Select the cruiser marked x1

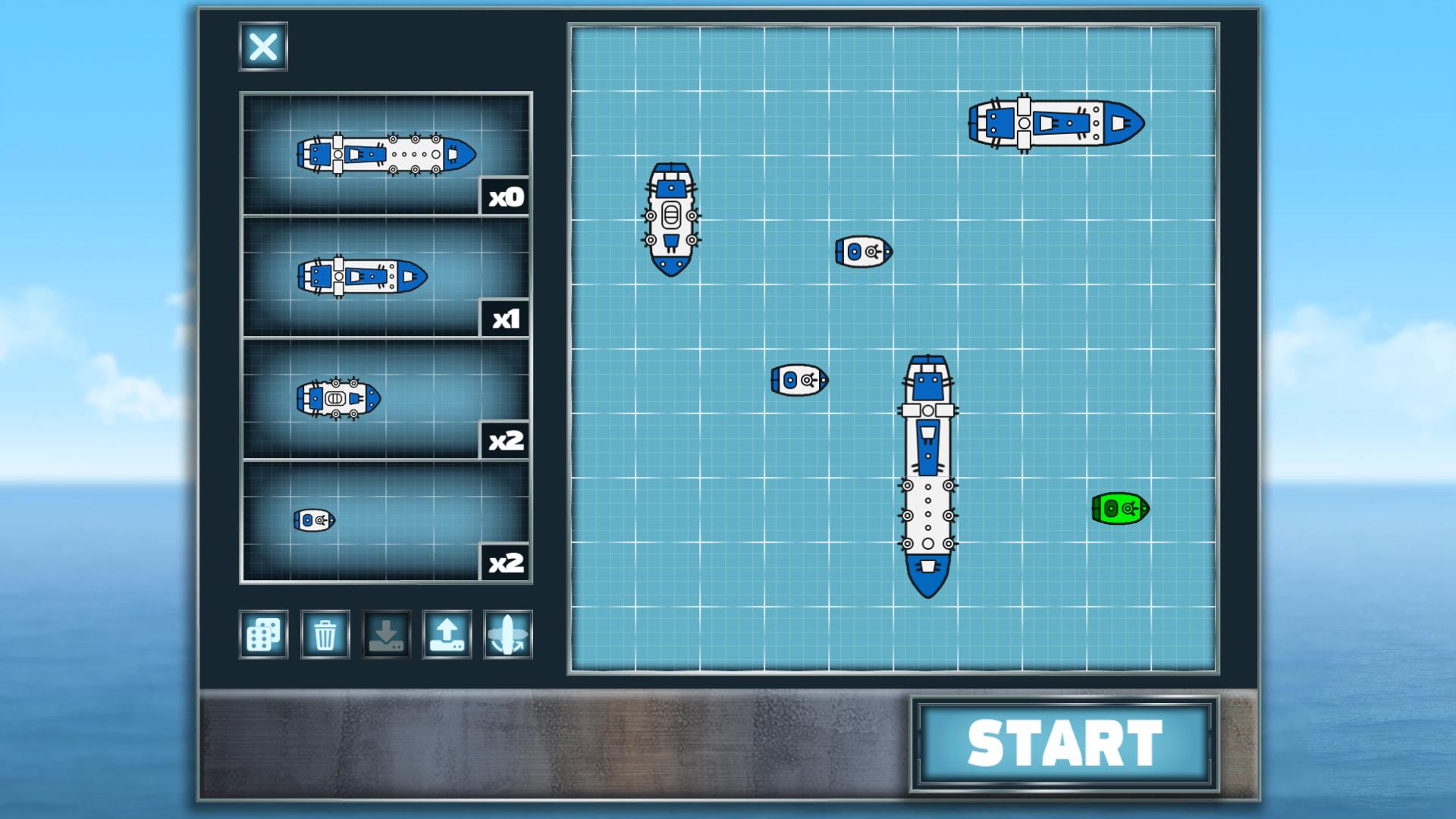point(362,275)
